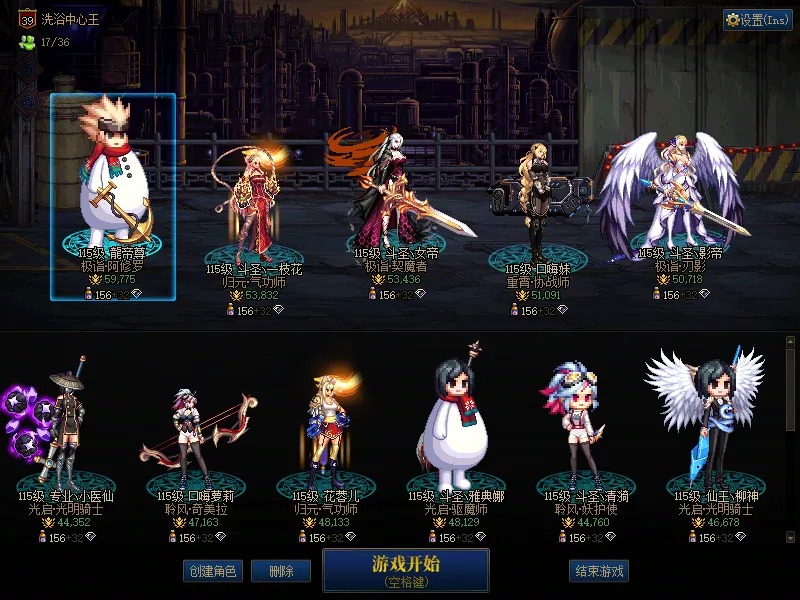Choose character 斗圣·一枝花
Viewport: 800px width, 600px height.
[254, 205]
